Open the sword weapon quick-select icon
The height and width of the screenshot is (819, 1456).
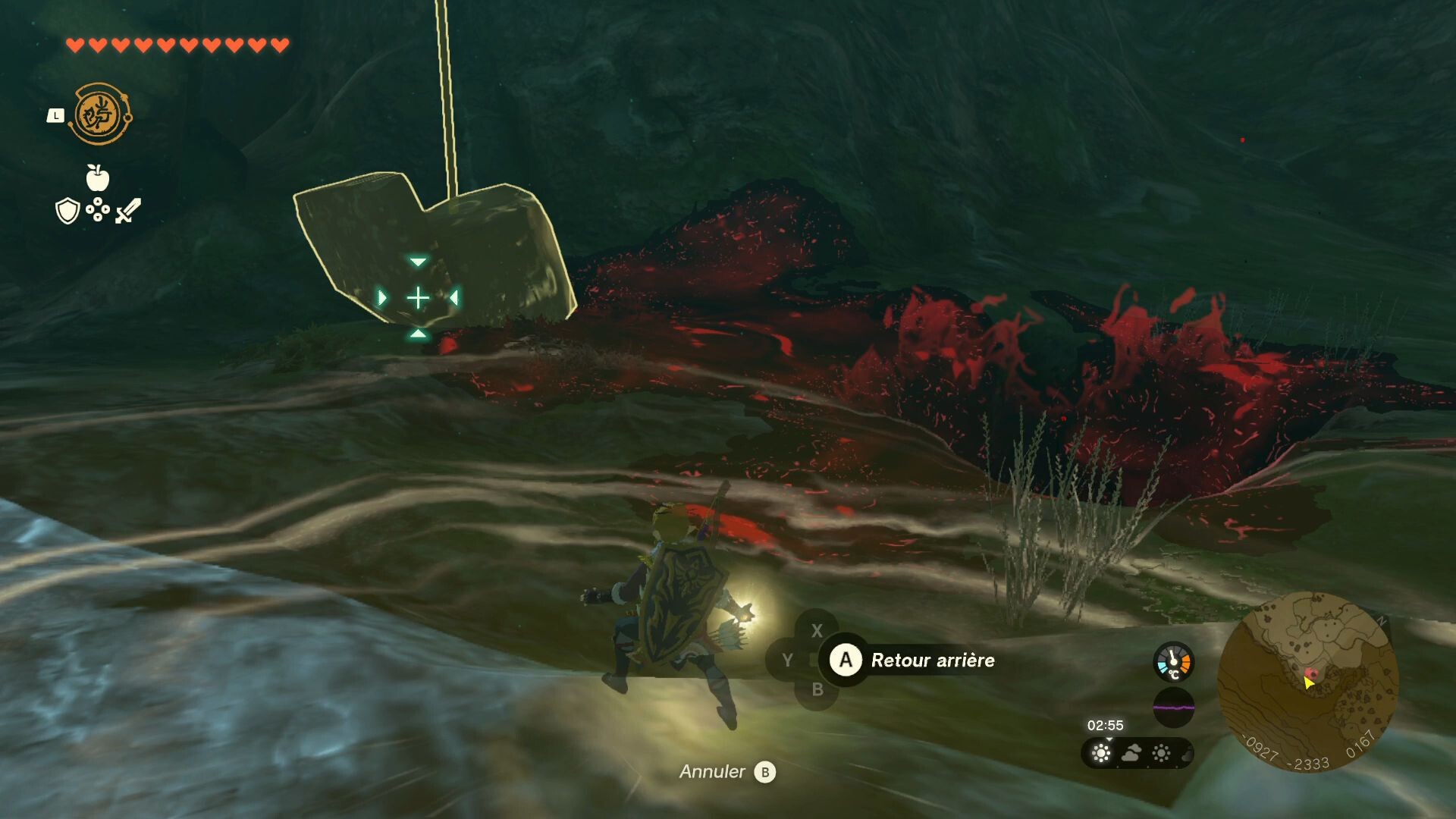[x=128, y=210]
